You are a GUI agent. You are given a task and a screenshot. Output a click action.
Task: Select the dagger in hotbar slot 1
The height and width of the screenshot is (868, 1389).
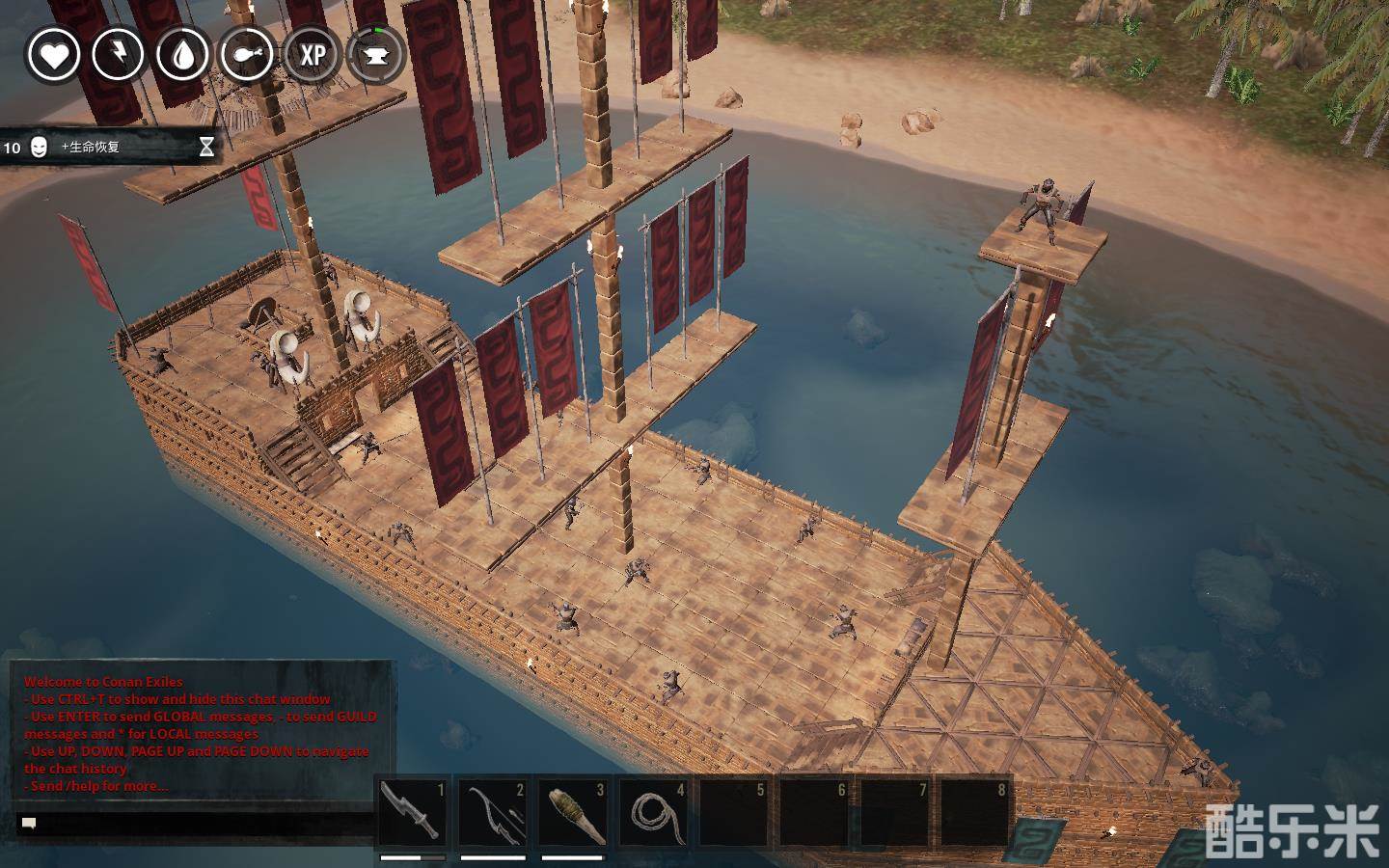(x=412, y=812)
